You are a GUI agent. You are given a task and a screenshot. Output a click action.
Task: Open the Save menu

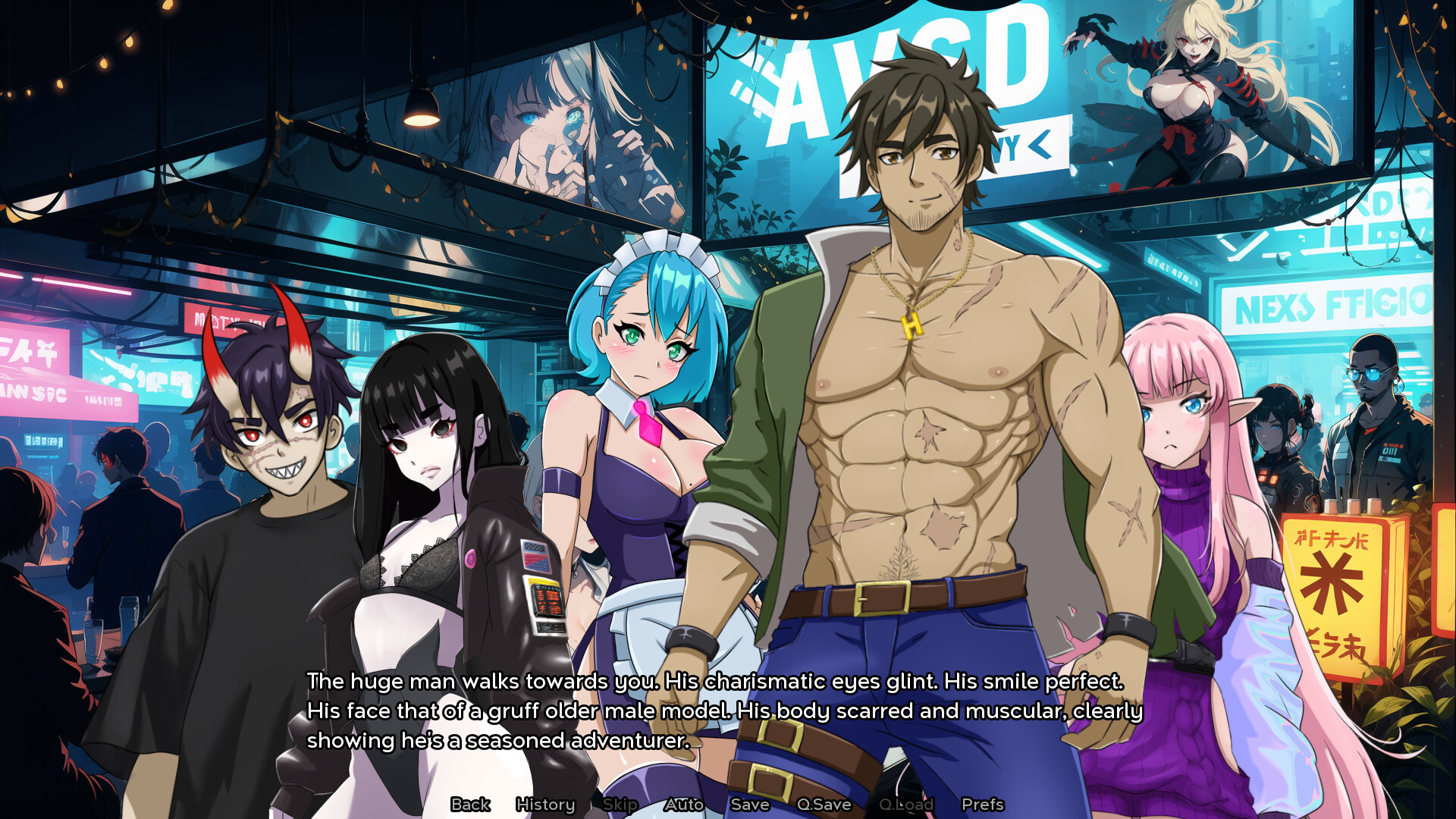750,804
